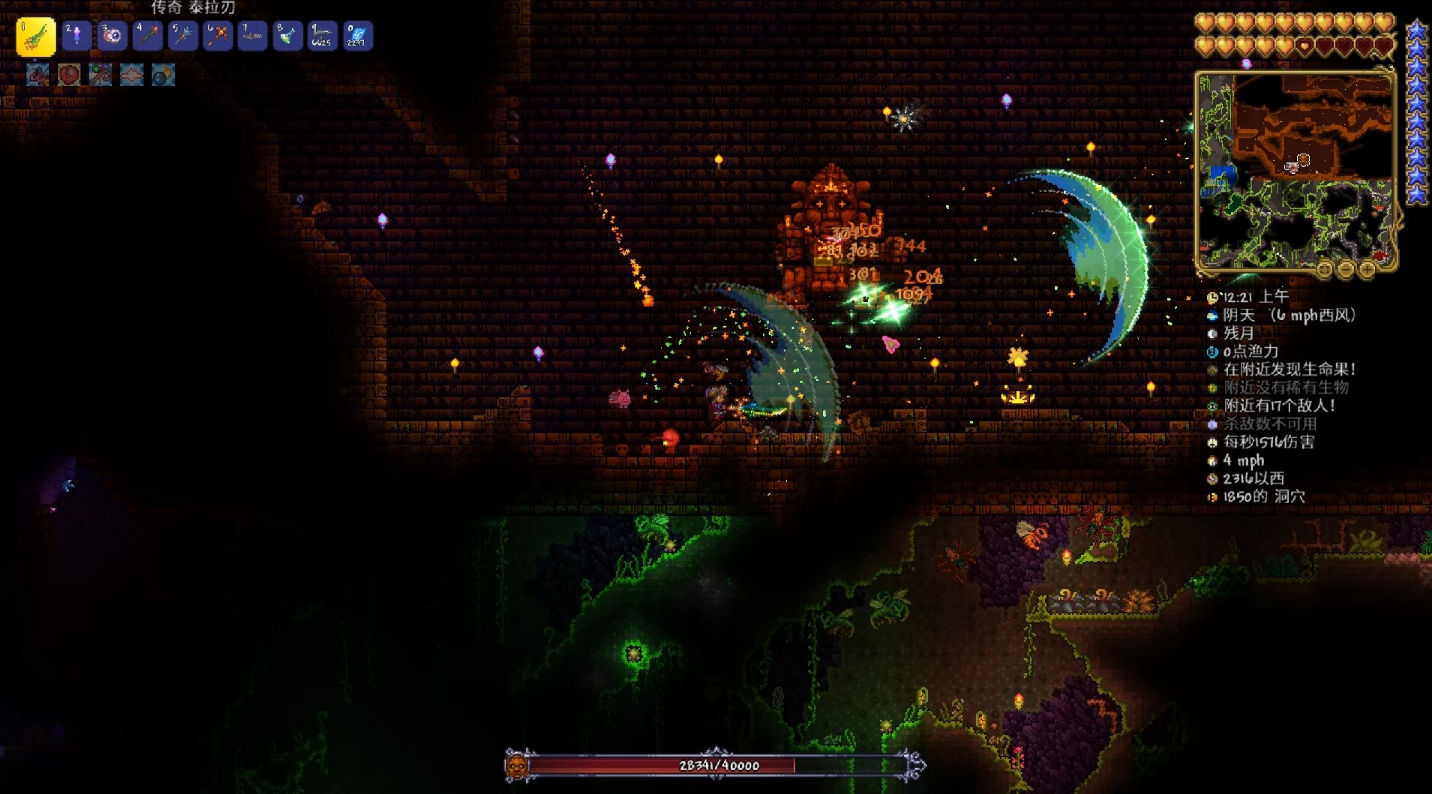Select the Terra Blade hotbar slot
The width and height of the screenshot is (1432, 794).
(36, 37)
